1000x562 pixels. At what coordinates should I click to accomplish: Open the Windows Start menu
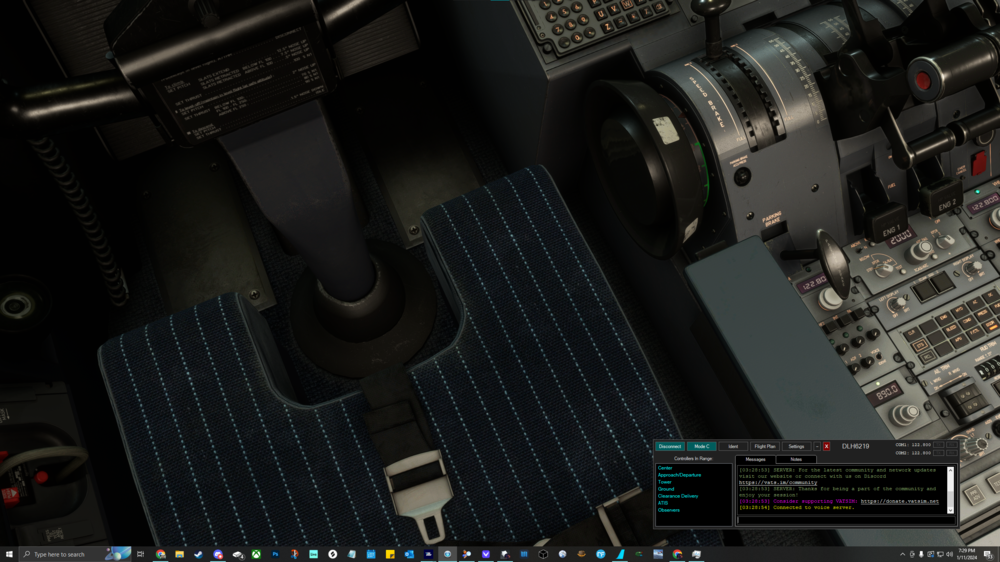coord(9,554)
